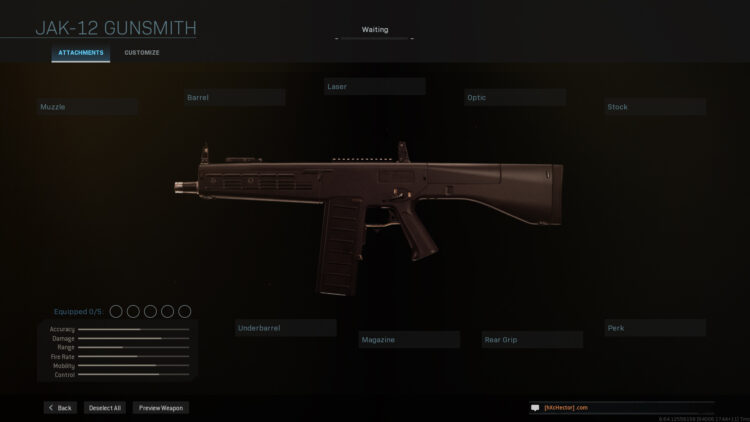Activate Preview Weapon

pos(160,408)
